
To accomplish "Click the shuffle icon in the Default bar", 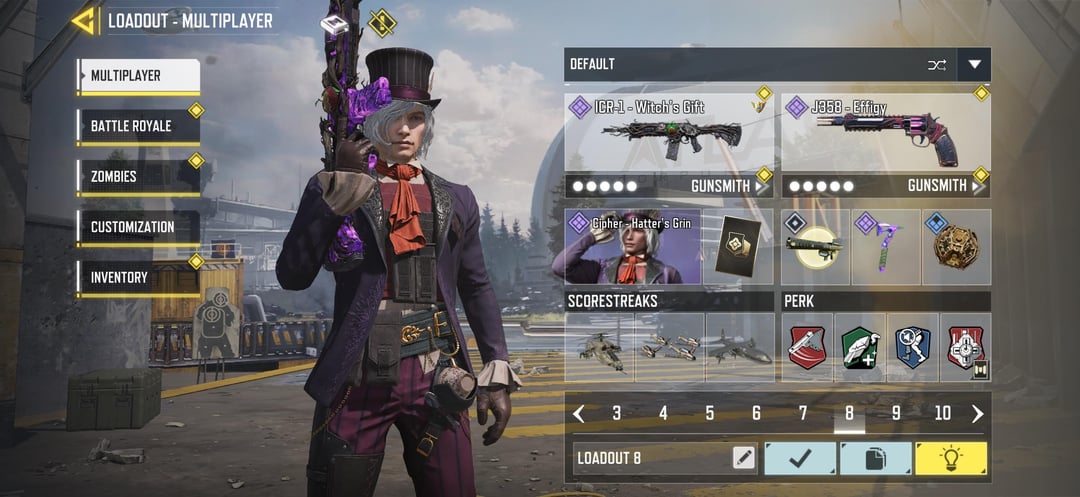I will click(936, 65).
